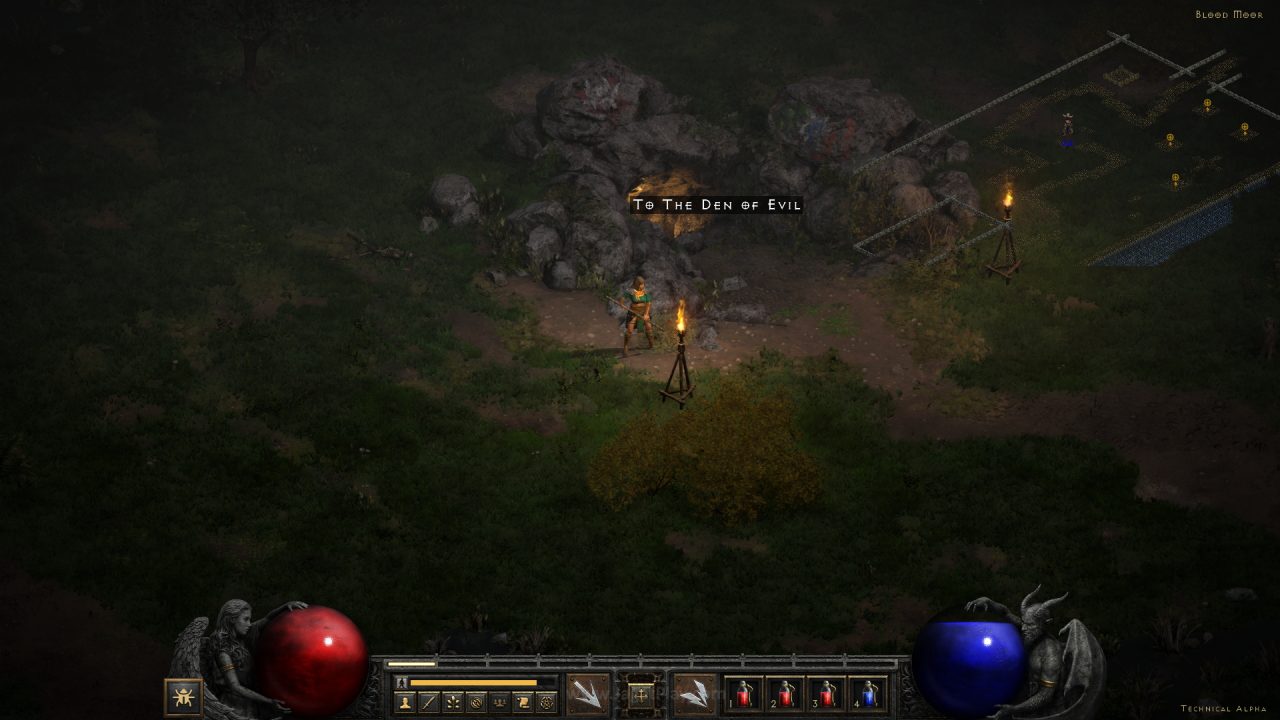Toggle the center mini panel button
Viewport: 1280px width, 720px height.
[x=641, y=693]
